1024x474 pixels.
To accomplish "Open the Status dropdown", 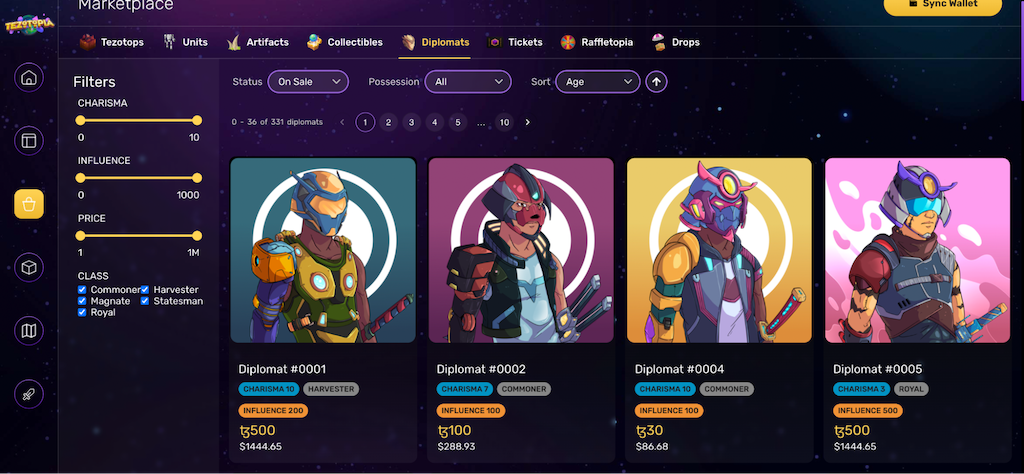I will (309, 81).
